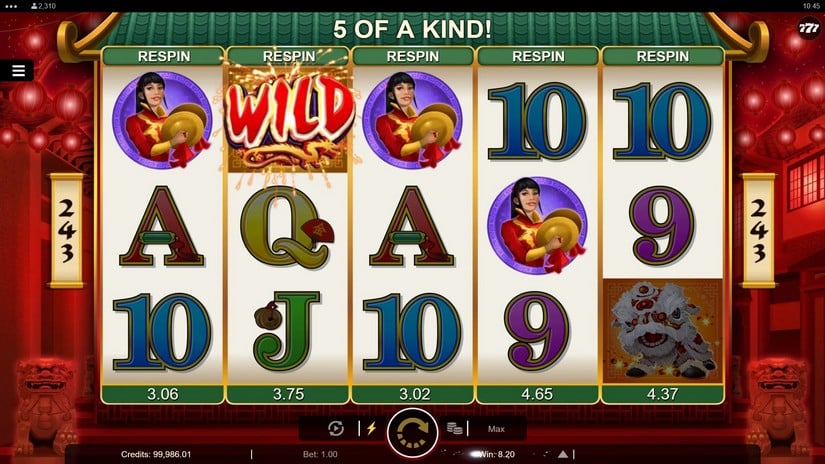The width and height of the screenshot is (825, 464).
Task: Toggle quick spin lightning bolt
Action: pyautogui.click(x=371, y=429)
